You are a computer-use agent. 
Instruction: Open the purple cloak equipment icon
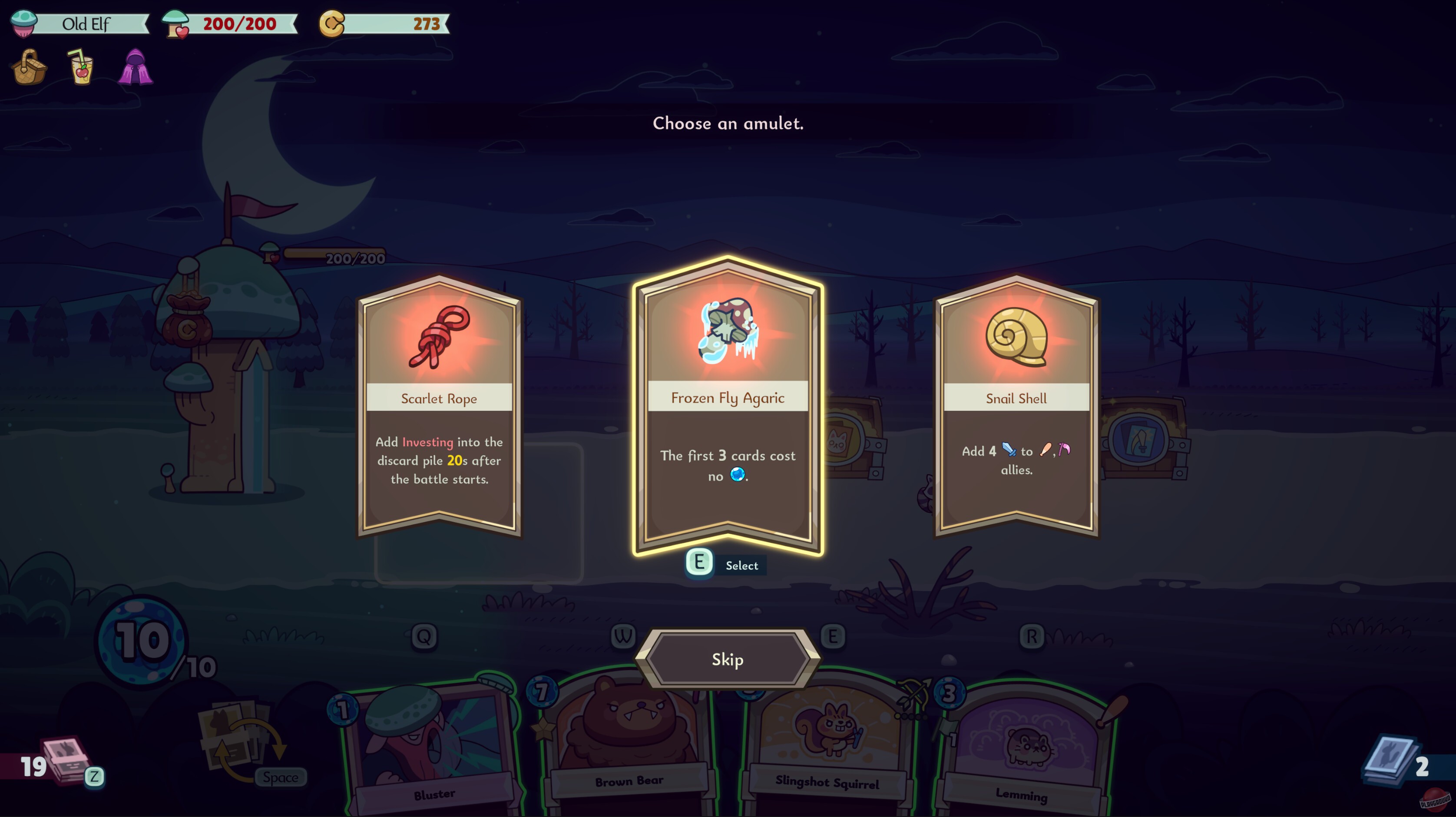[136, 68]
